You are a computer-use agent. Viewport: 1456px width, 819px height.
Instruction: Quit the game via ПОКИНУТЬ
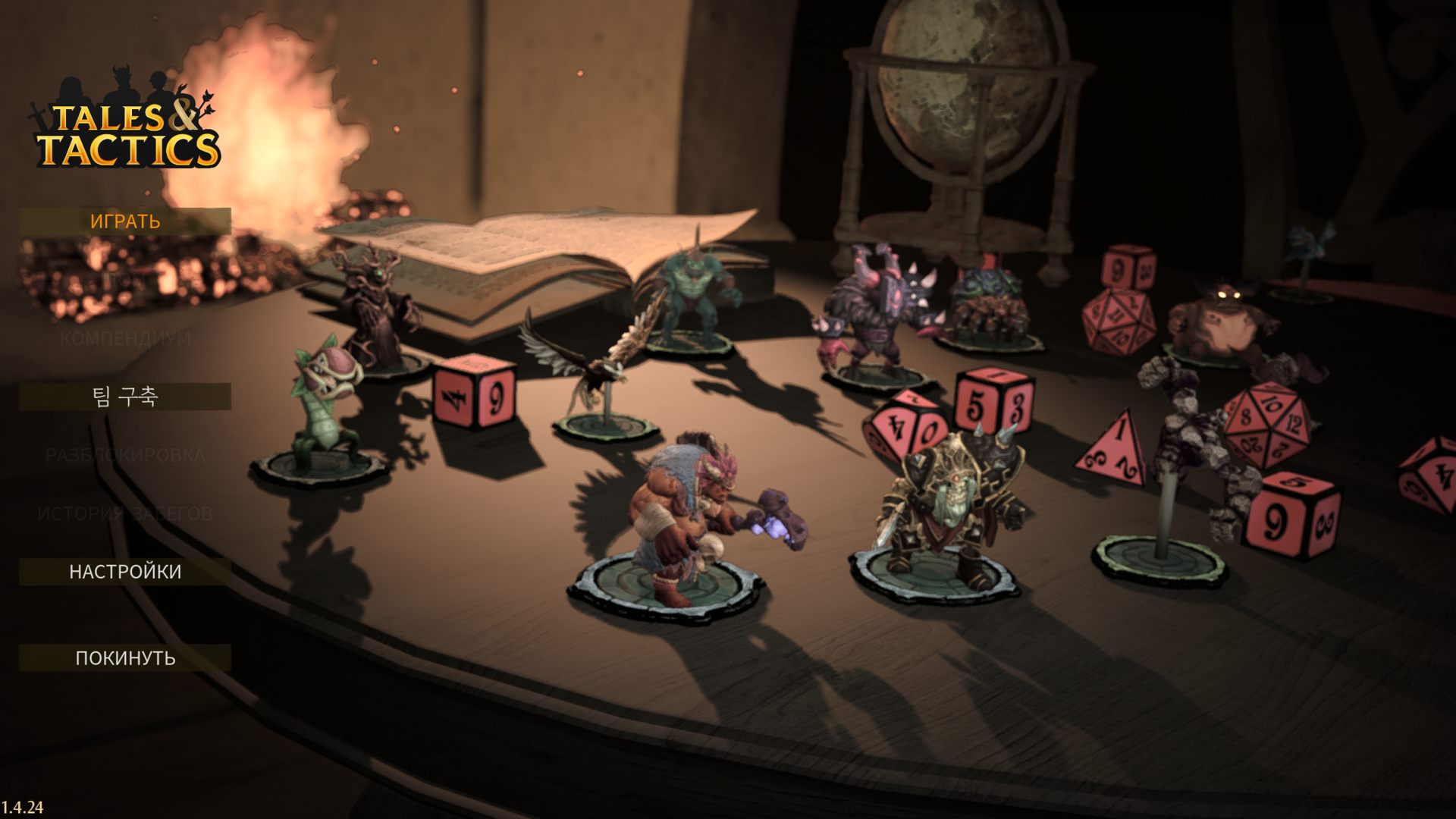[x=125, y=658]
